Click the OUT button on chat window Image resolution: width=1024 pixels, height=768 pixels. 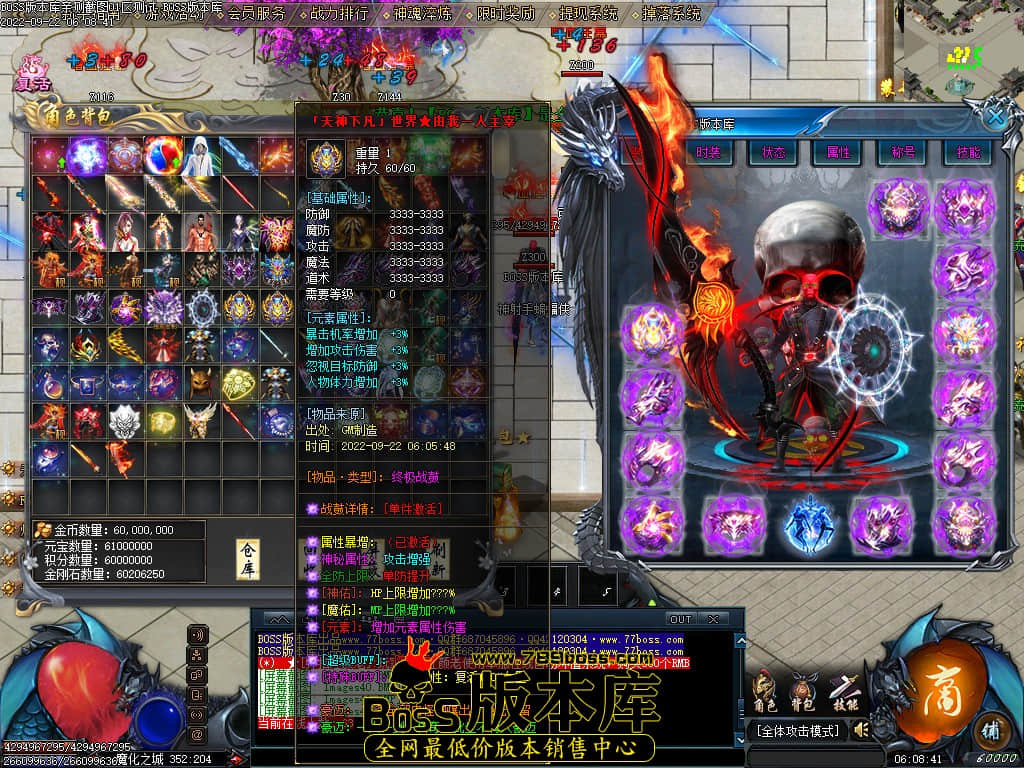(x=680, y=619)
